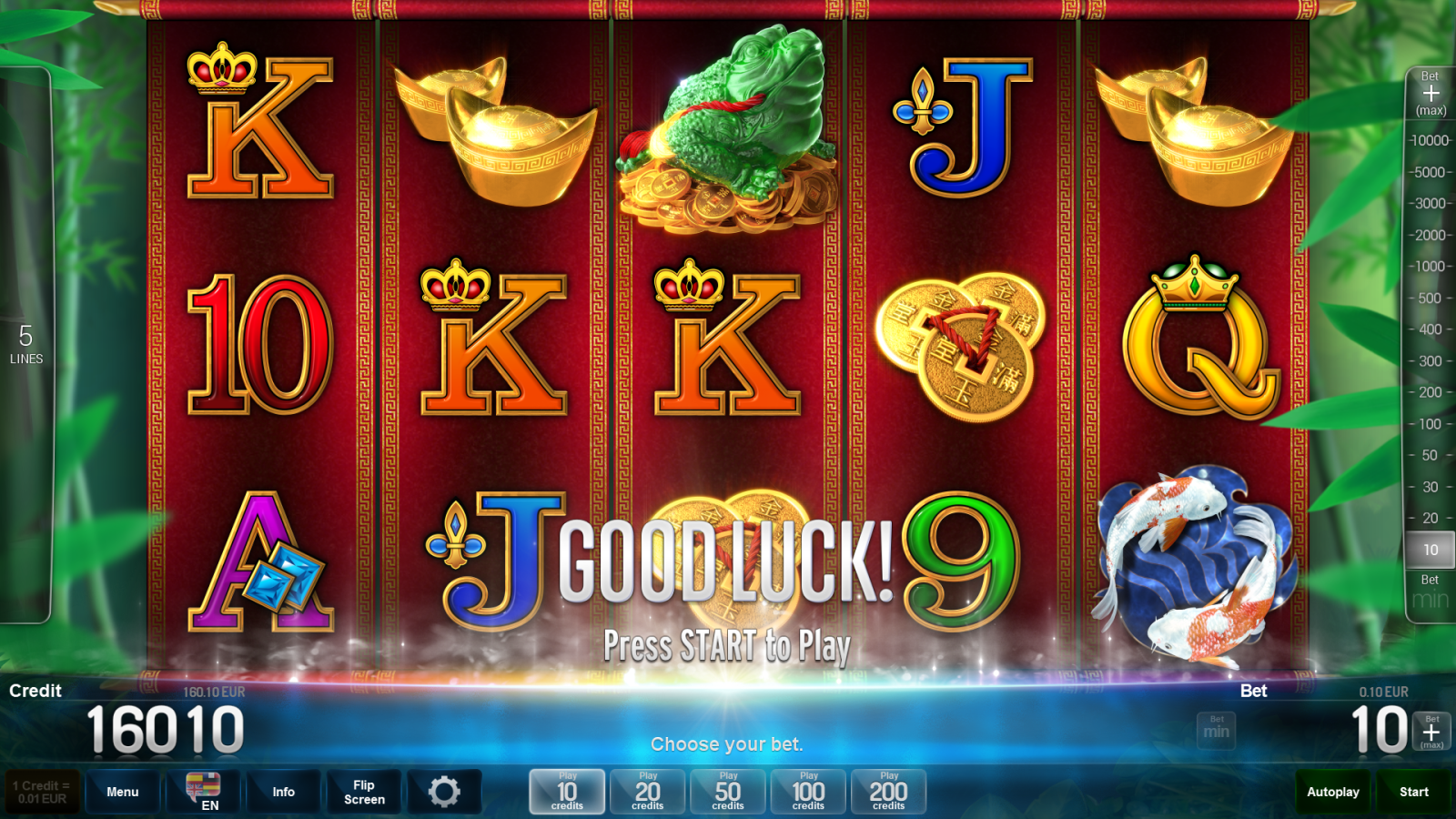Select the Play 50 credits bet button
Image resolution: width=1456 pixels, height=819 pixels.
727,792
